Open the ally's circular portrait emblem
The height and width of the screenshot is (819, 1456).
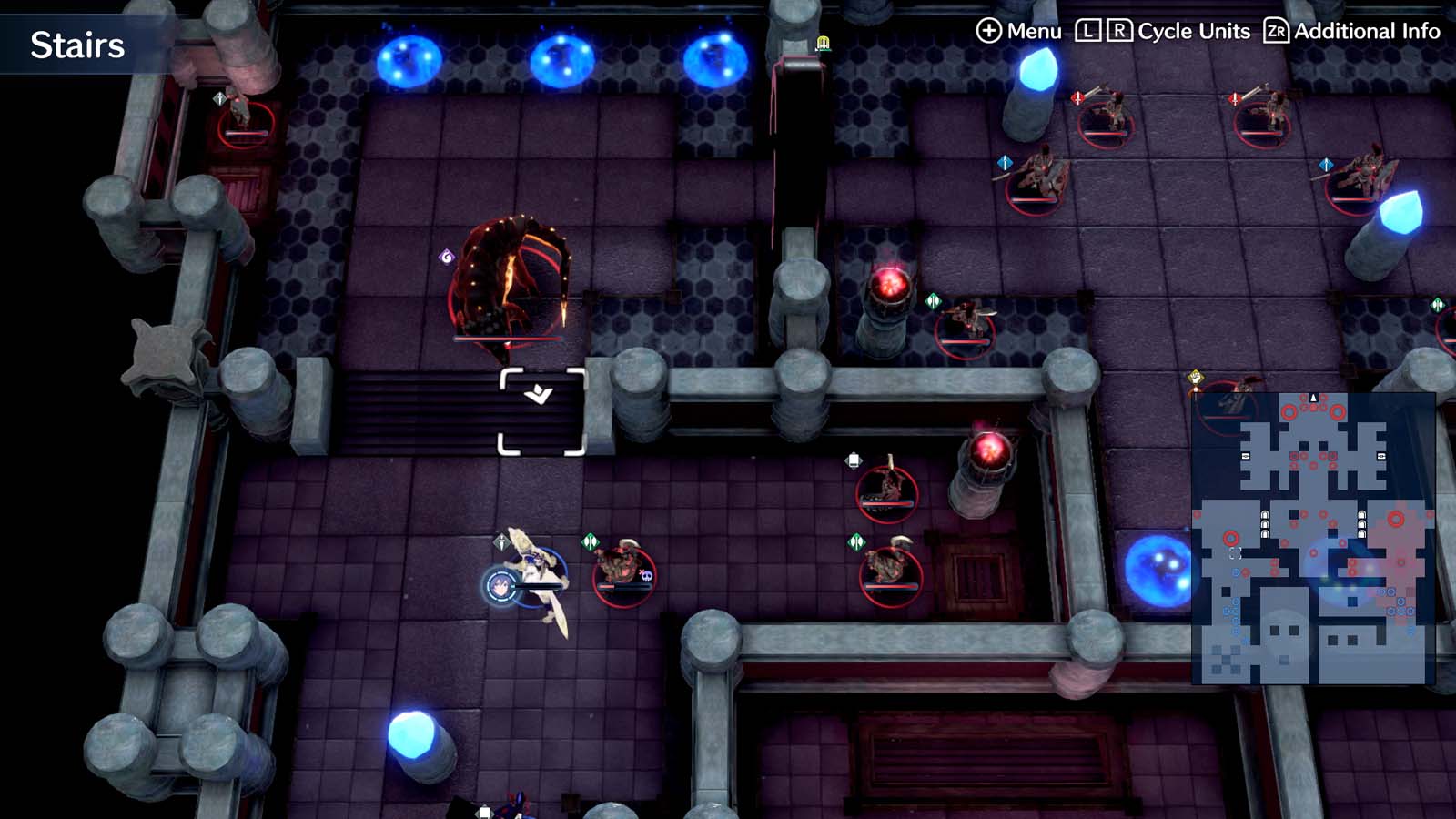coord(499,588)
